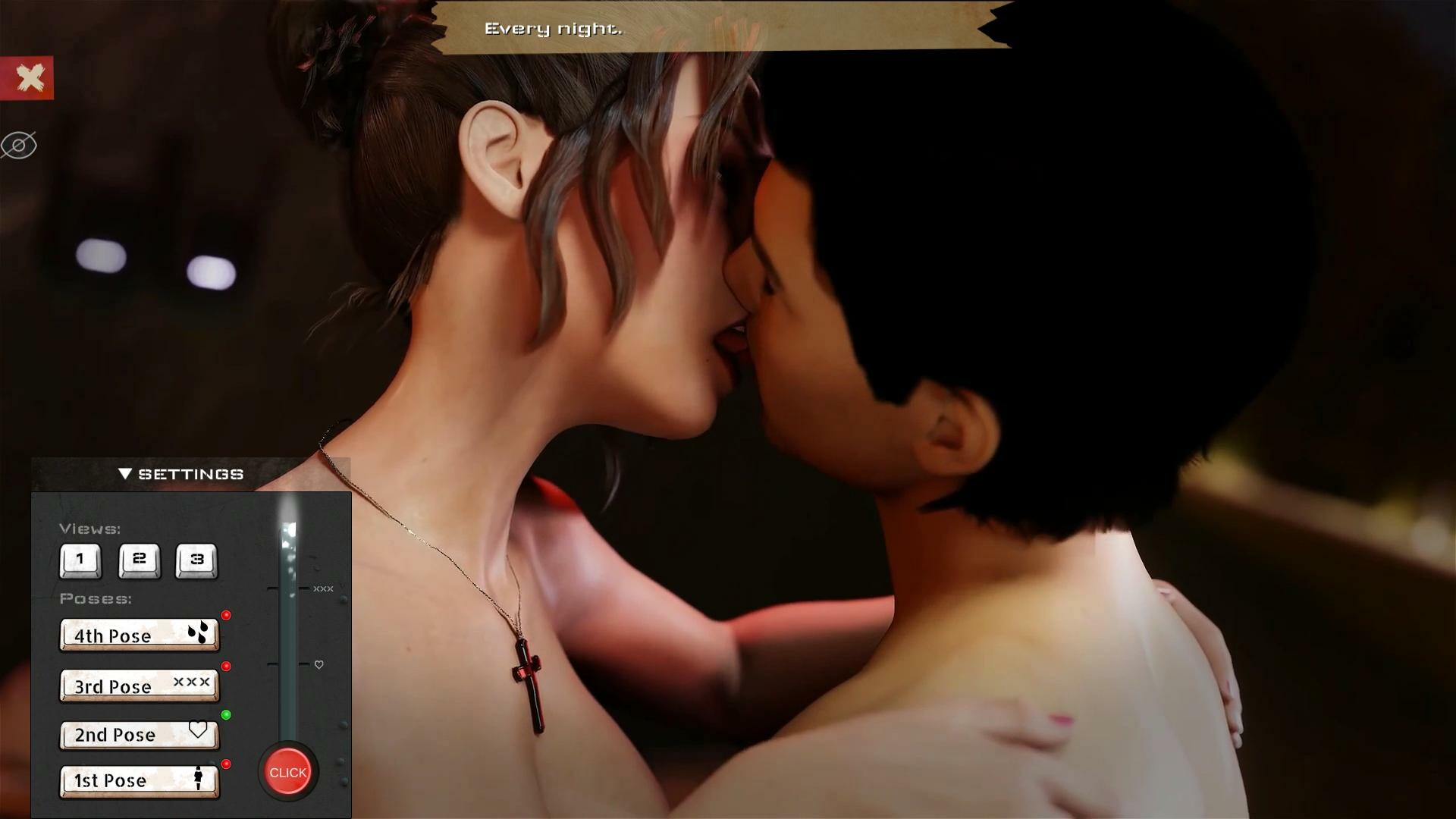Switch to camera View 2
The height and width of the screenshot is (819, 1456).
pyautogui.click(x=138, y=561)
